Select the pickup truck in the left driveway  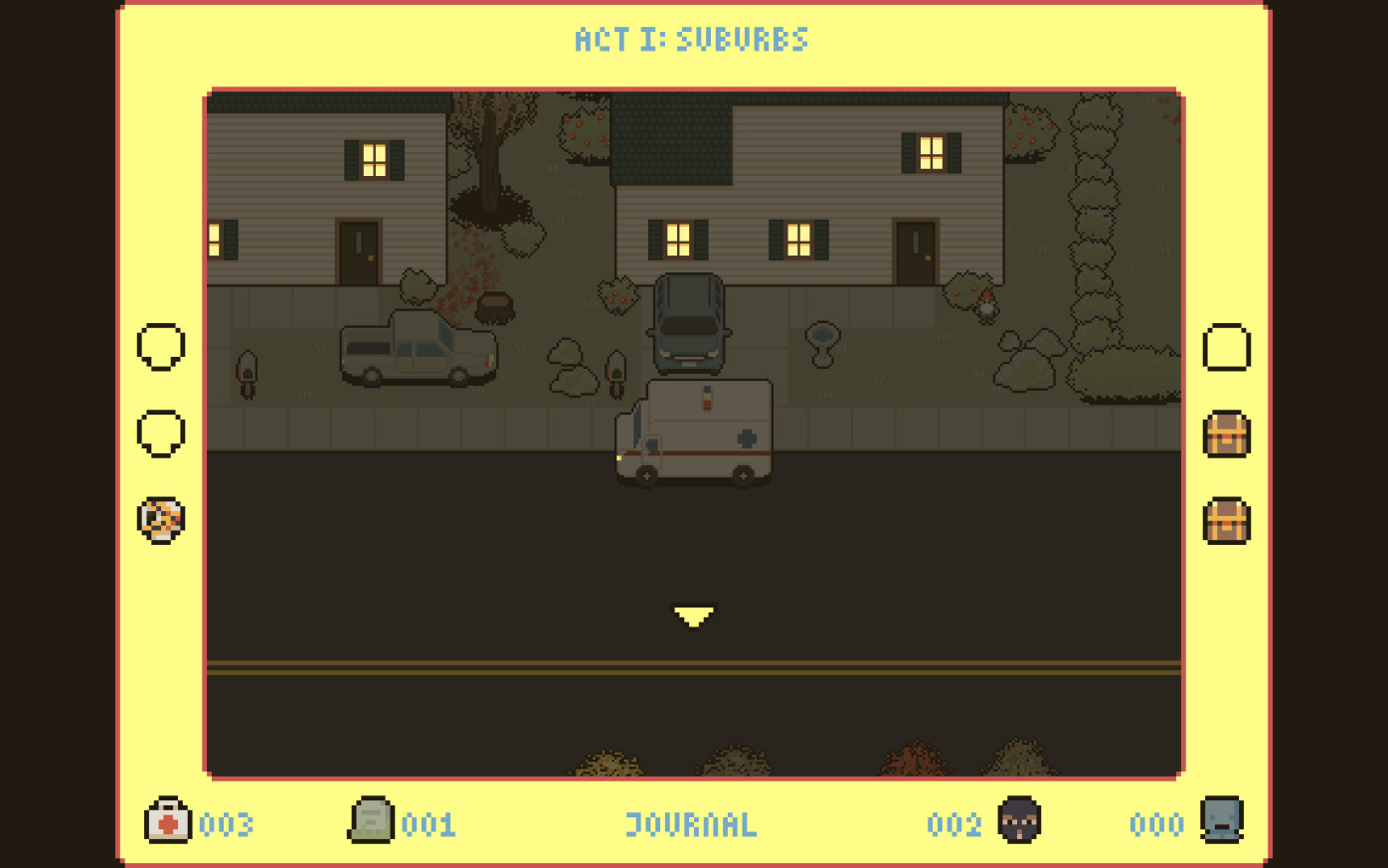click(x=418, y=348)
